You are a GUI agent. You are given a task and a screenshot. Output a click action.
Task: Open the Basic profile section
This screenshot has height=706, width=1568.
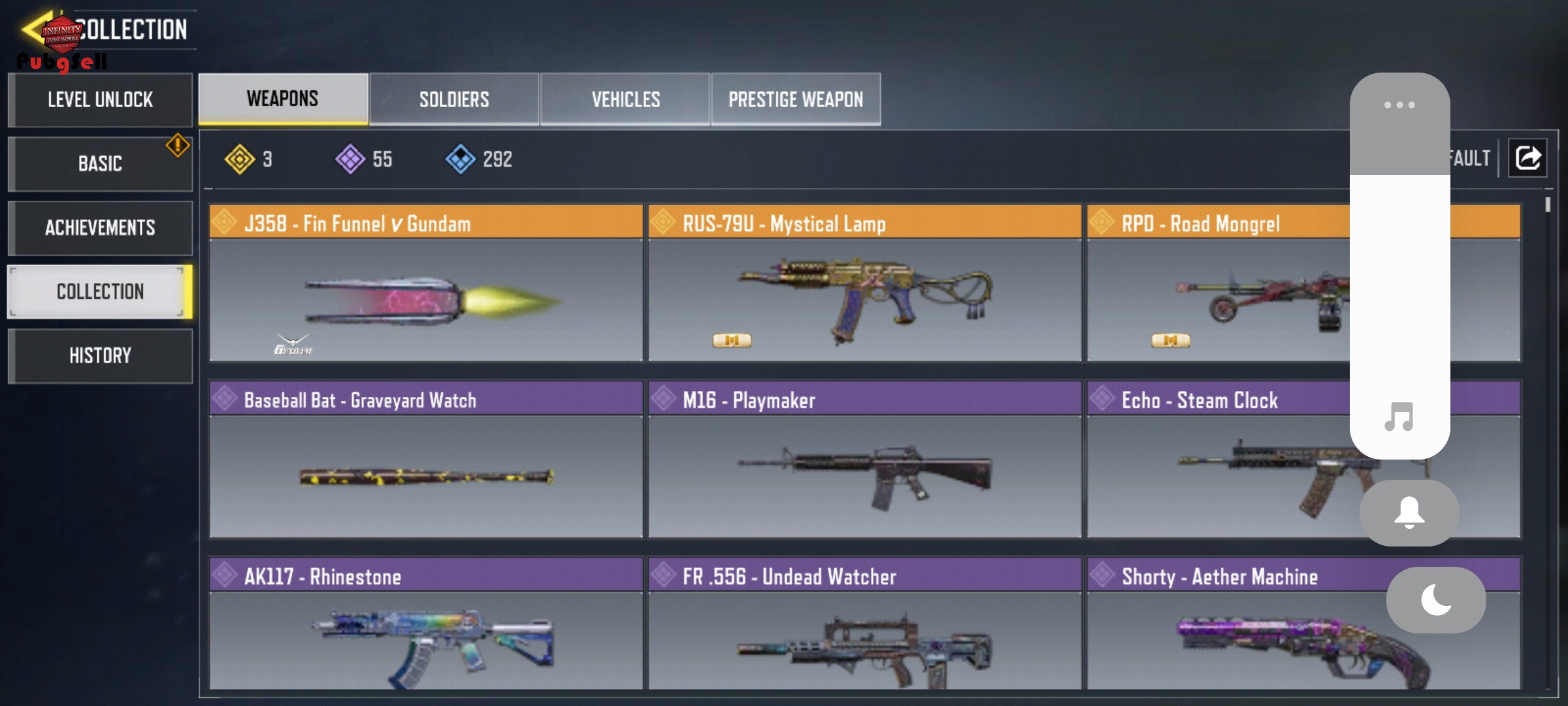[x=100, y=163]
